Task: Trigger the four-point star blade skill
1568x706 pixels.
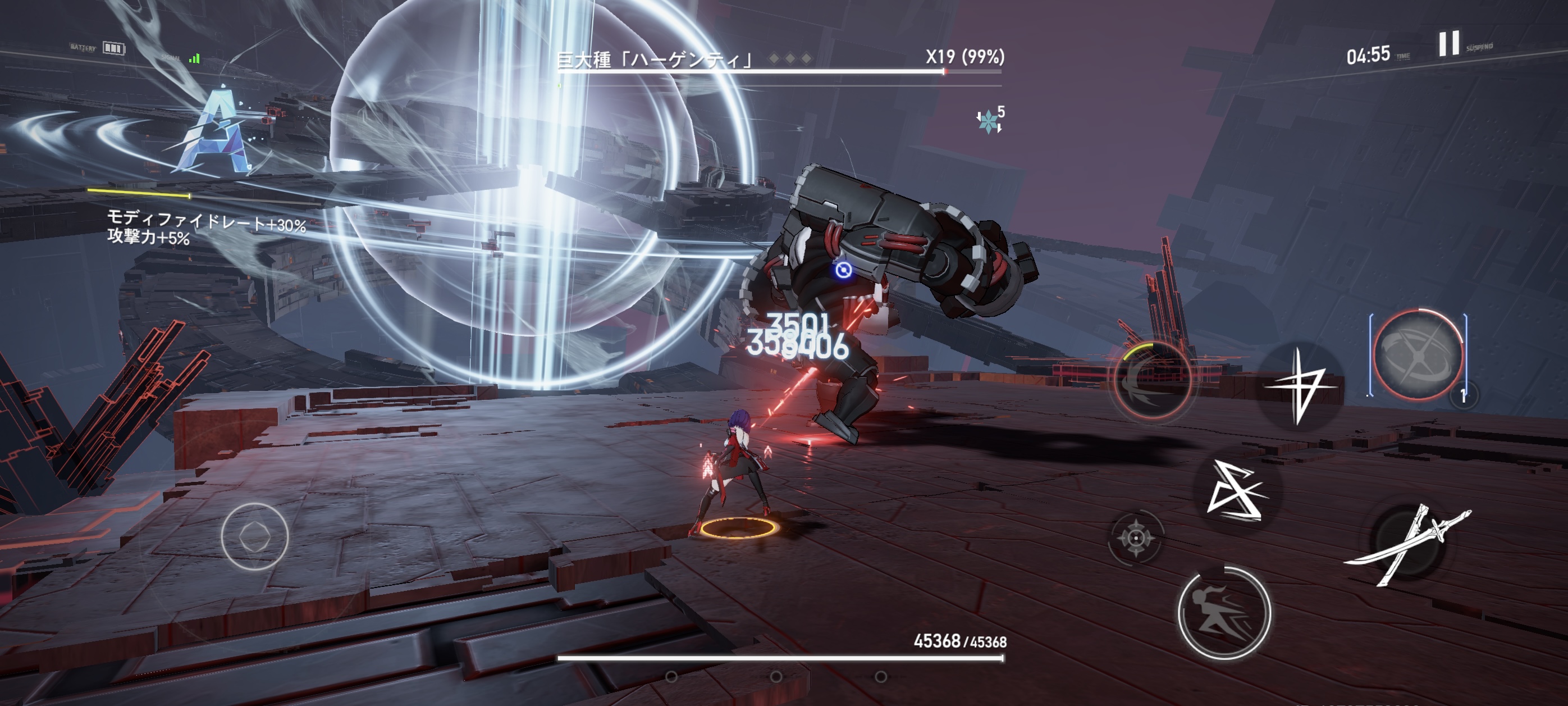Action: coord(1300,386)
